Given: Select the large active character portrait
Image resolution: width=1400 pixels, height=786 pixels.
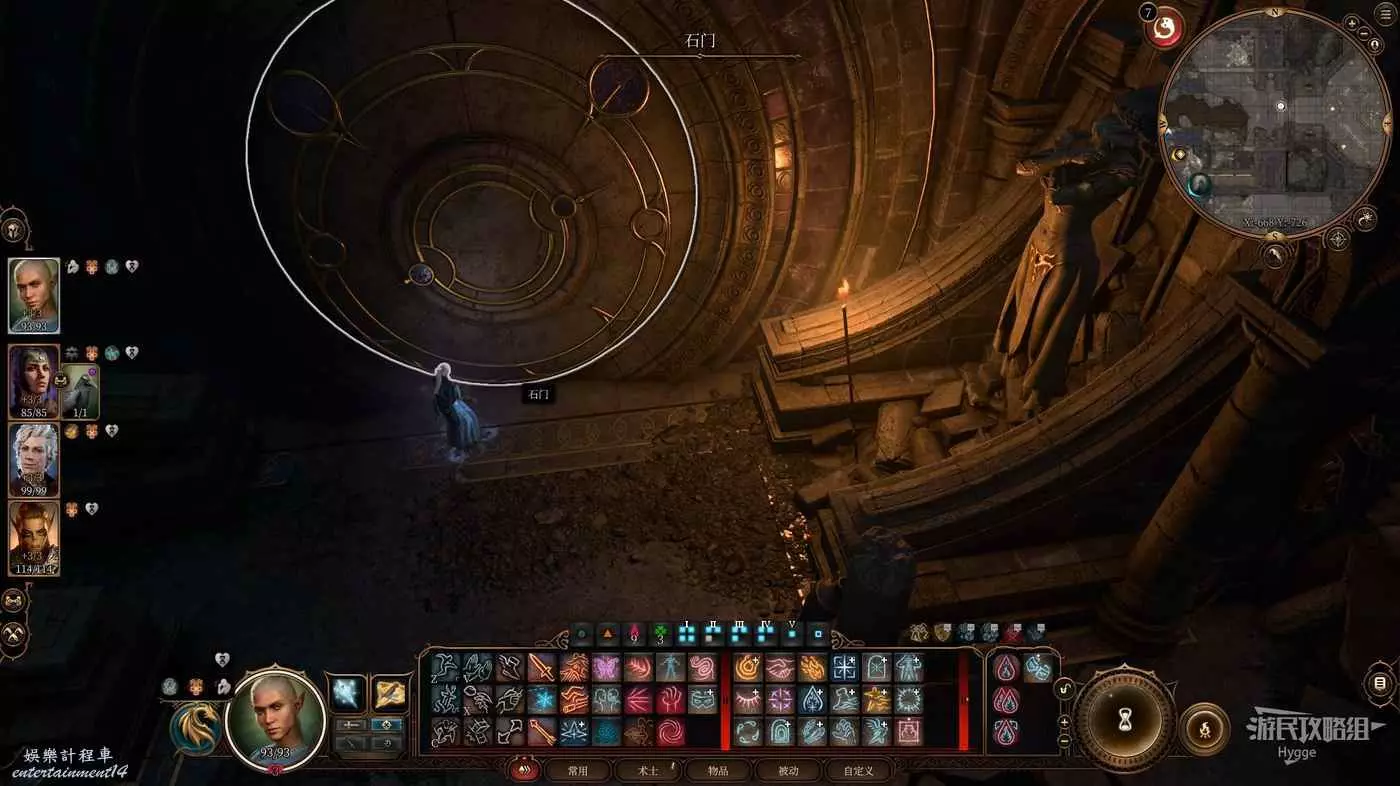Looking at the screenshot, I should (276, 718).
